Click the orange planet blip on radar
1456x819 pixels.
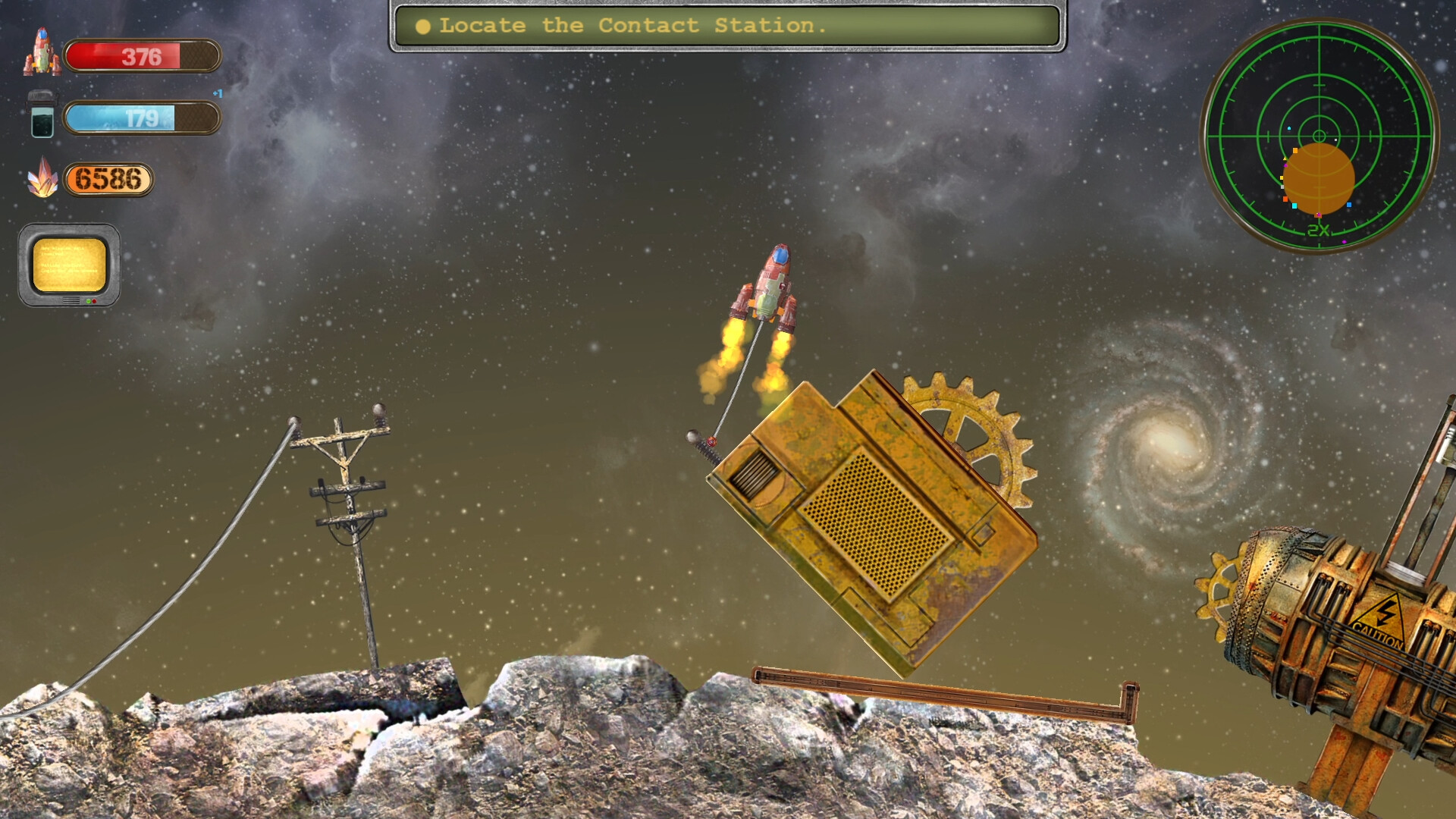tap(1319, 180)
